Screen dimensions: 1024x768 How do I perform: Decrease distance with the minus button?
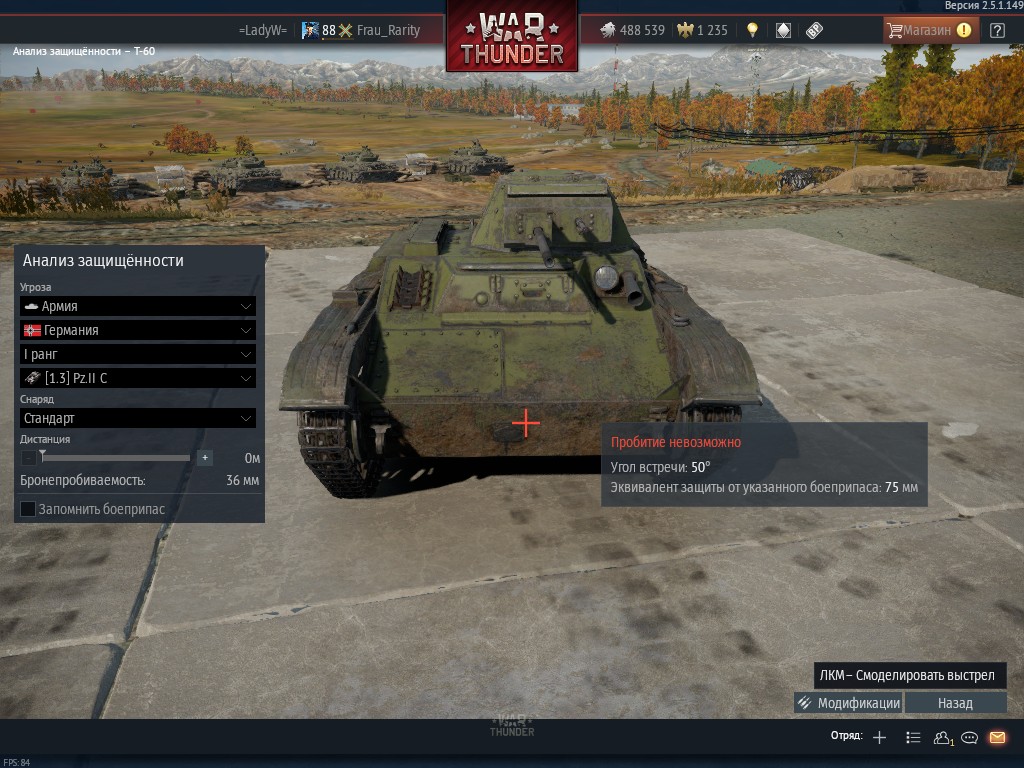coord(28,458)
